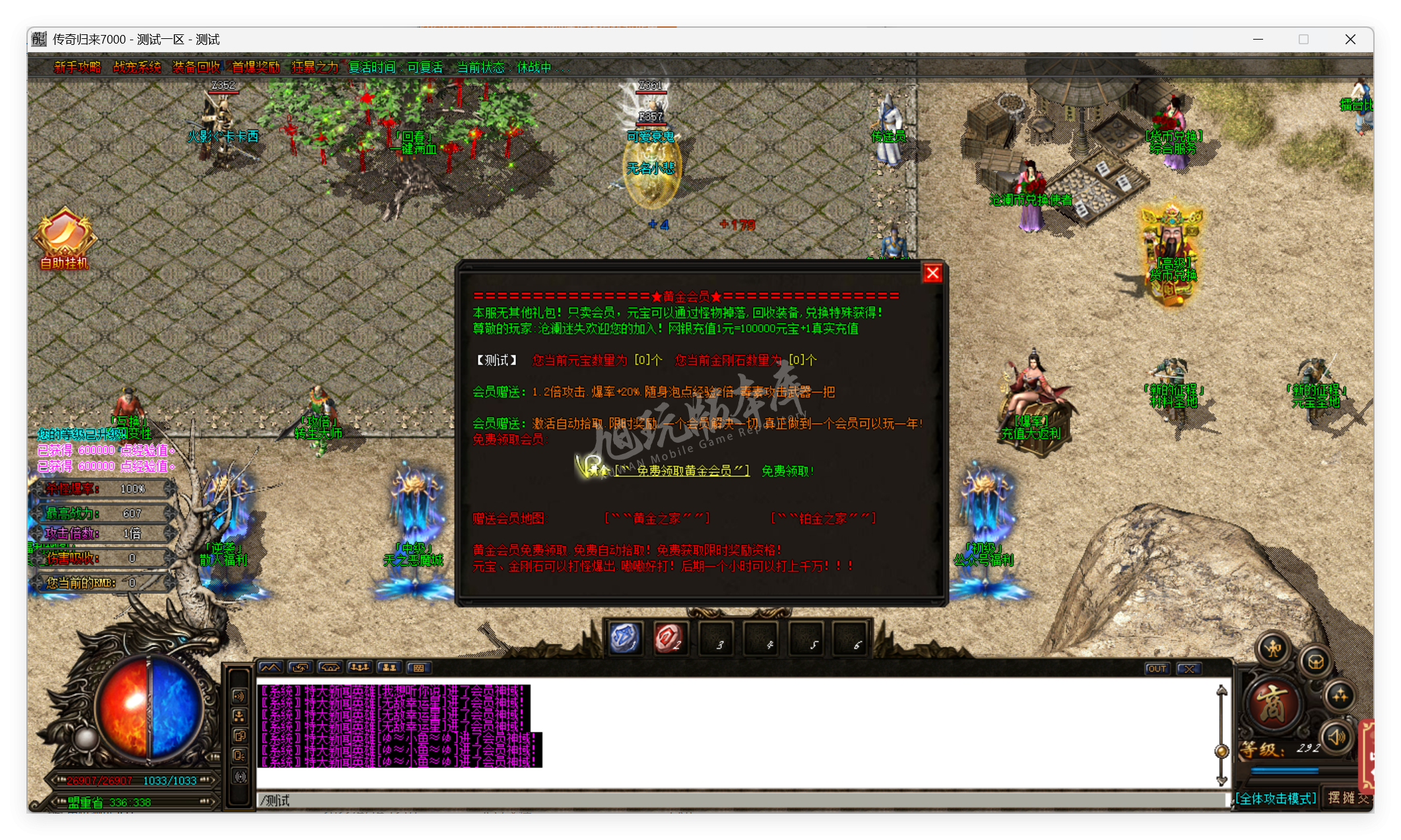Click the mountain-shaped minimap icon above the chat
The width and height of the screenshot is (1401, 840).
point(271,668)
